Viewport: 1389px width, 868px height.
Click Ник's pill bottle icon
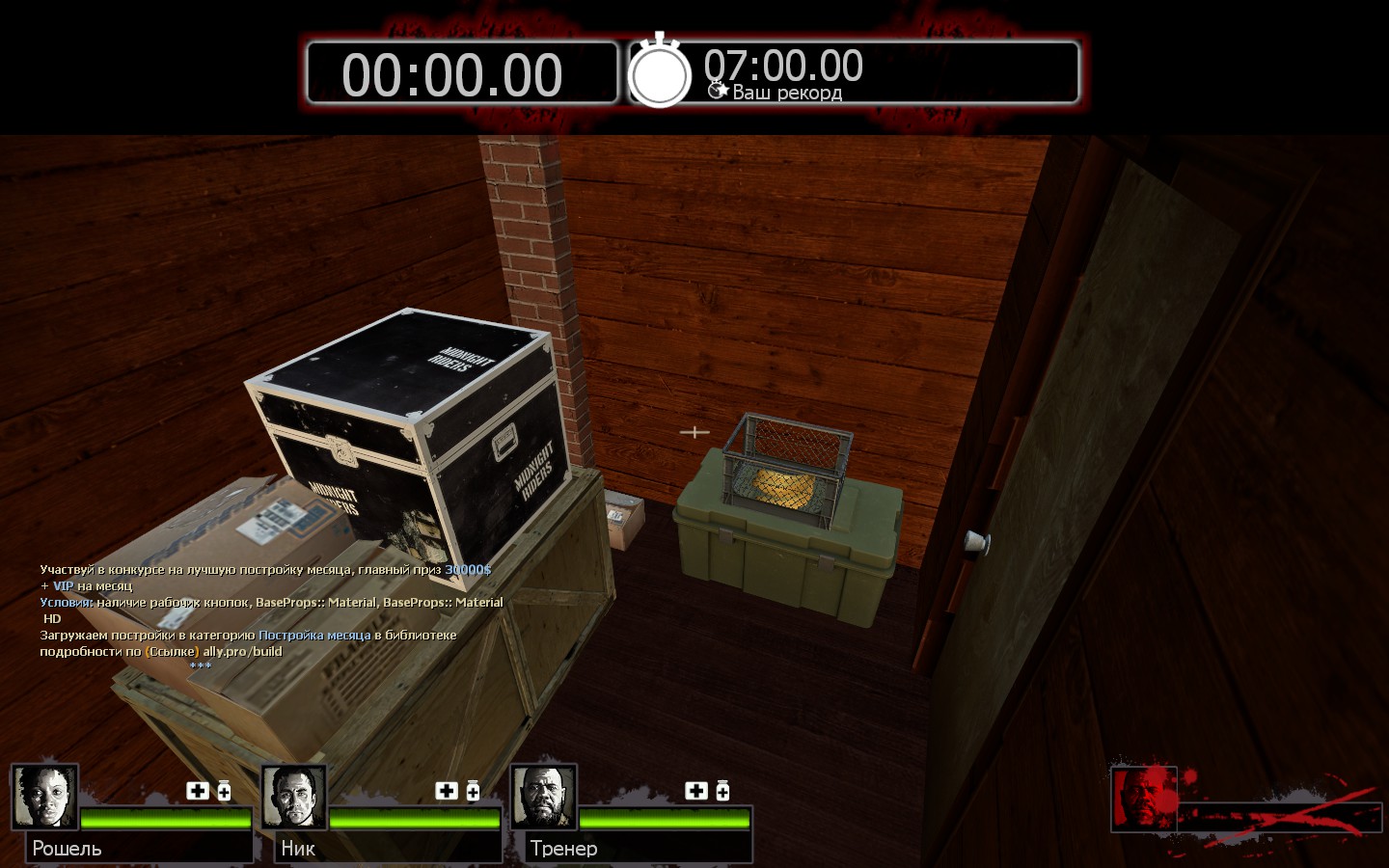coord(473,791)
